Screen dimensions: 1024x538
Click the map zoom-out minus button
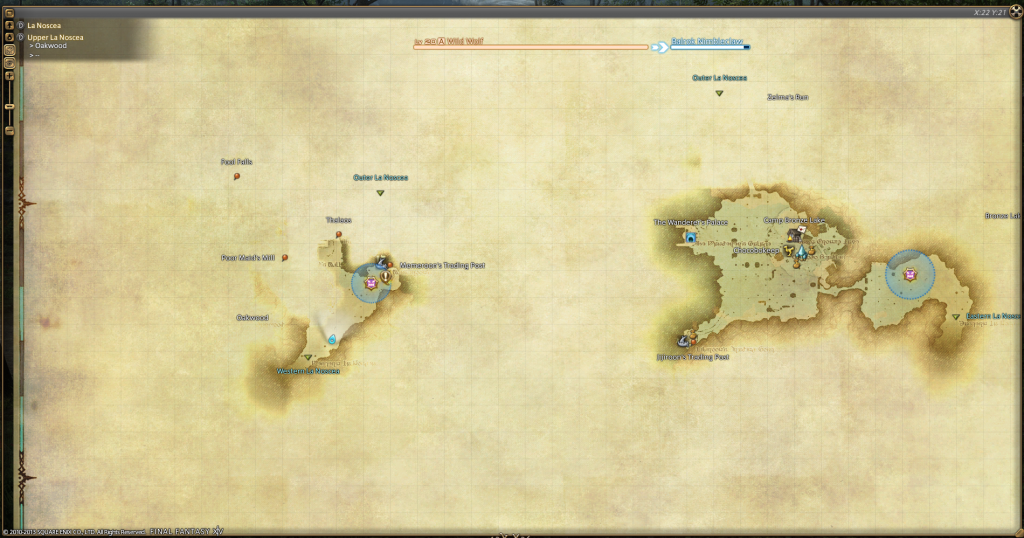point(10,131)
